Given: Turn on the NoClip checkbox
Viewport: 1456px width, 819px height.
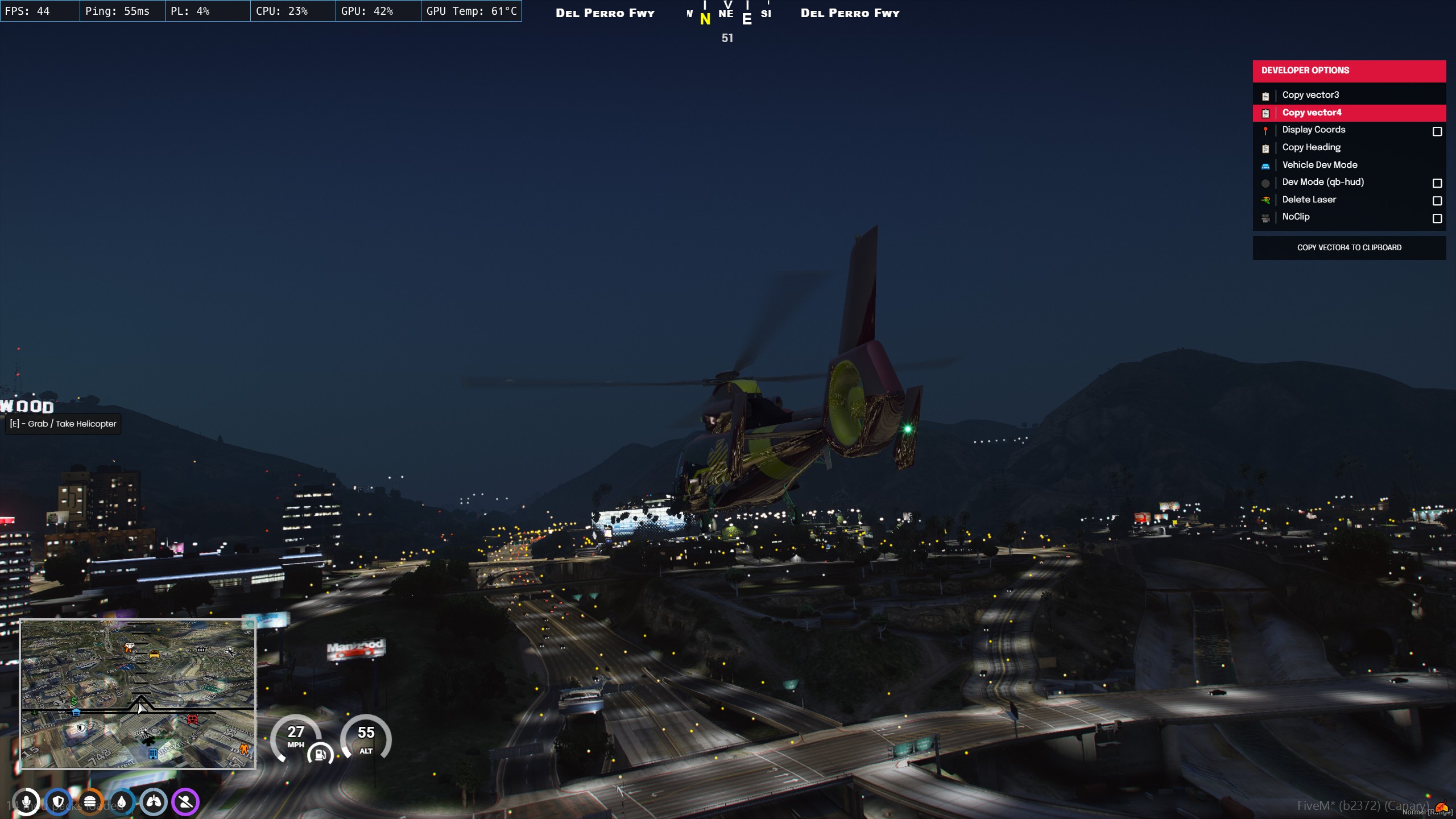Looking at the screenshot, I should [1437, 218].
